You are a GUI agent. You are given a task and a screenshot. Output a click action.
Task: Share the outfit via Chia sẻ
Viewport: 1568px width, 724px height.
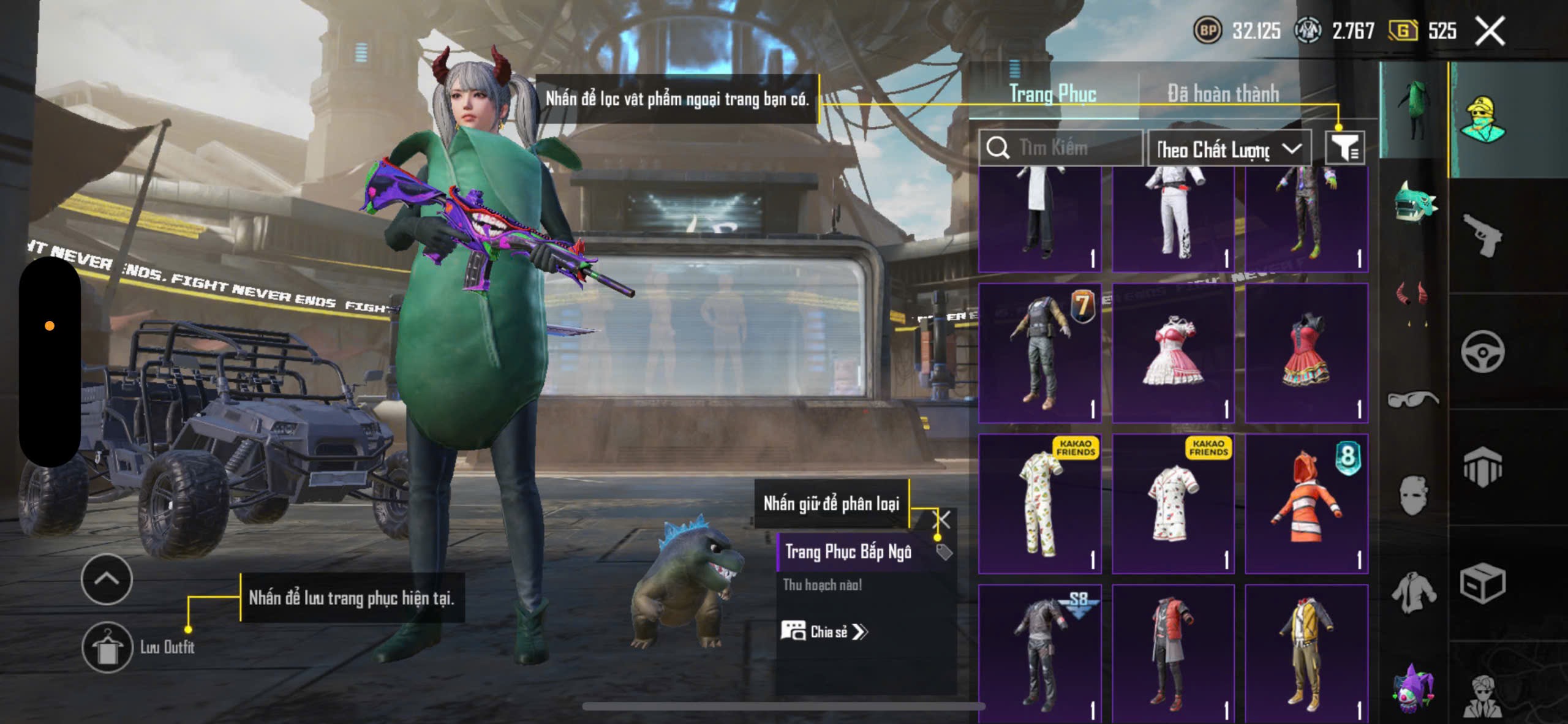pos(824,632)
